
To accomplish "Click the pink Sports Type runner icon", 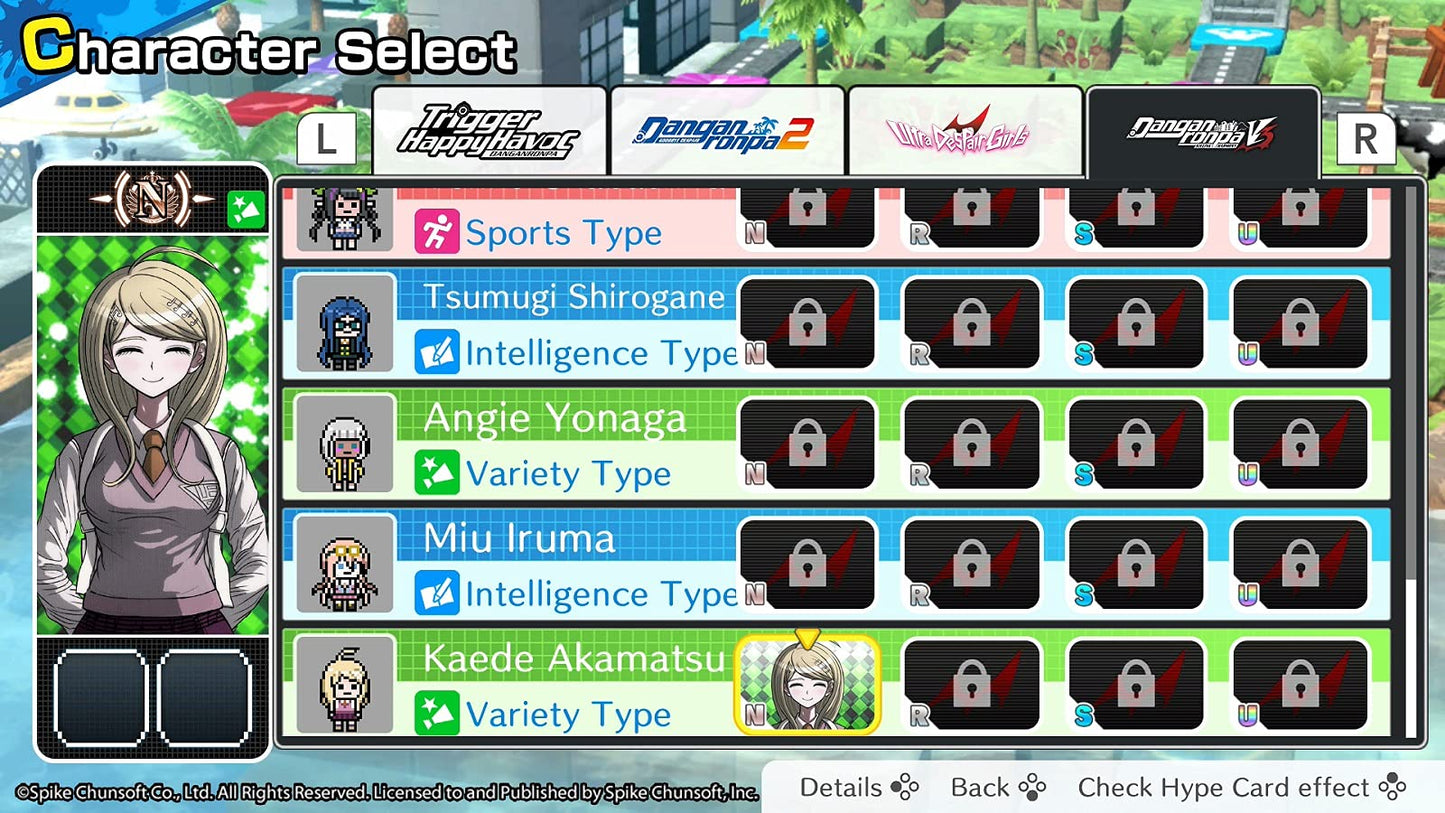I will 438,232.
